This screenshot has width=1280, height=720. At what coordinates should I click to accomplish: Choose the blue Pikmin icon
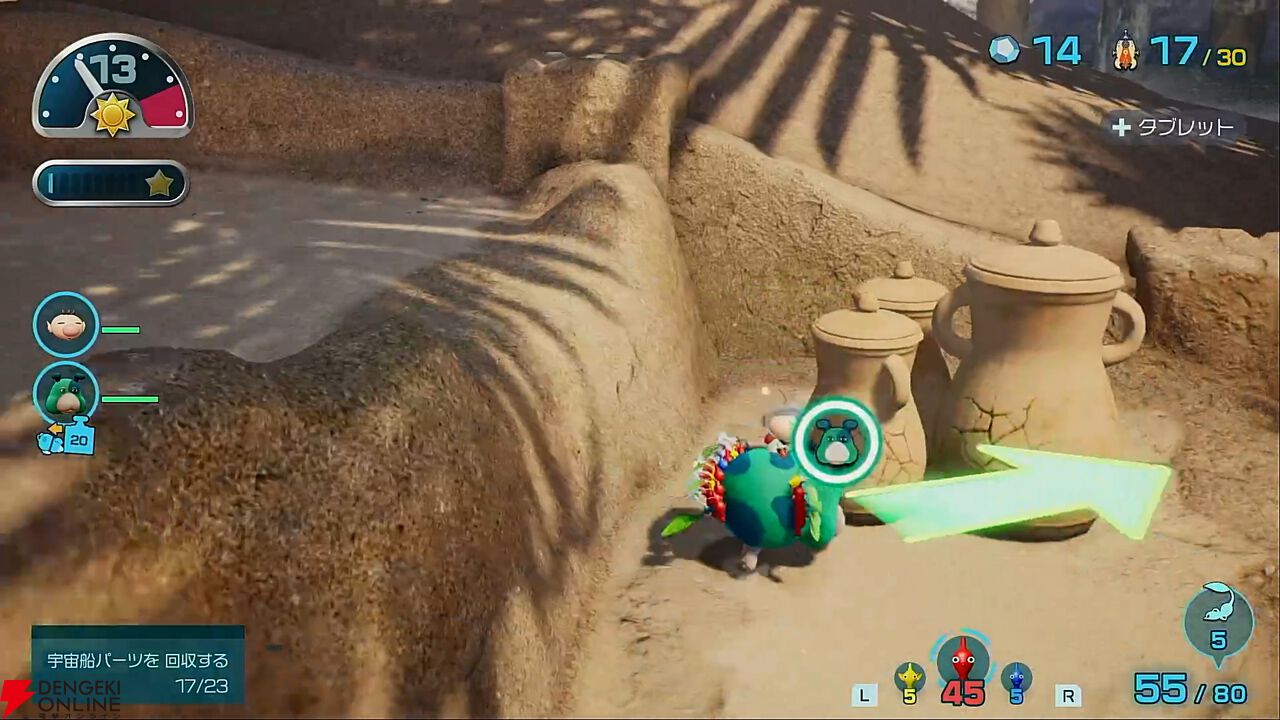(1016, 677)
